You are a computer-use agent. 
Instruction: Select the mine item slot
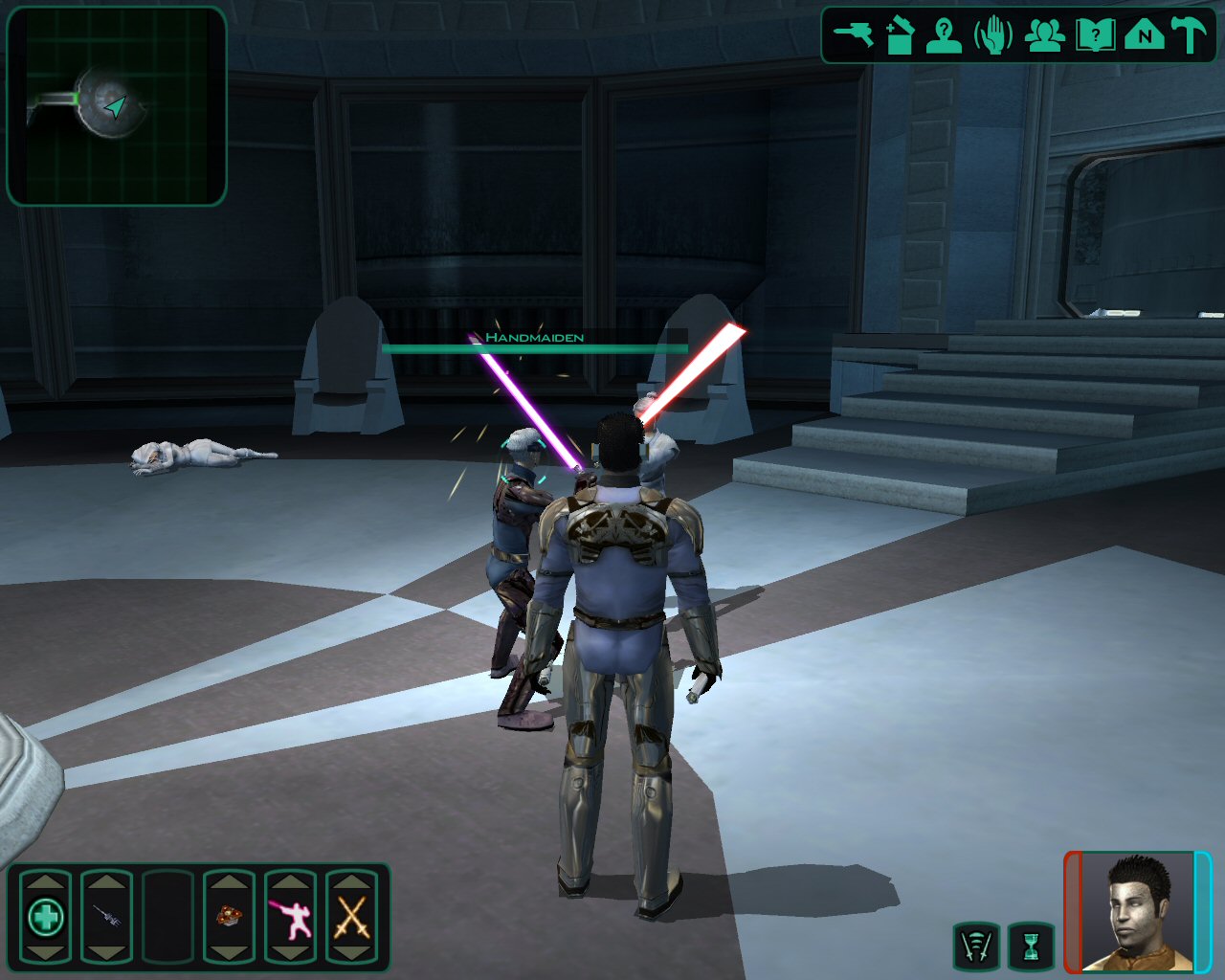click(x=229, y=918)
